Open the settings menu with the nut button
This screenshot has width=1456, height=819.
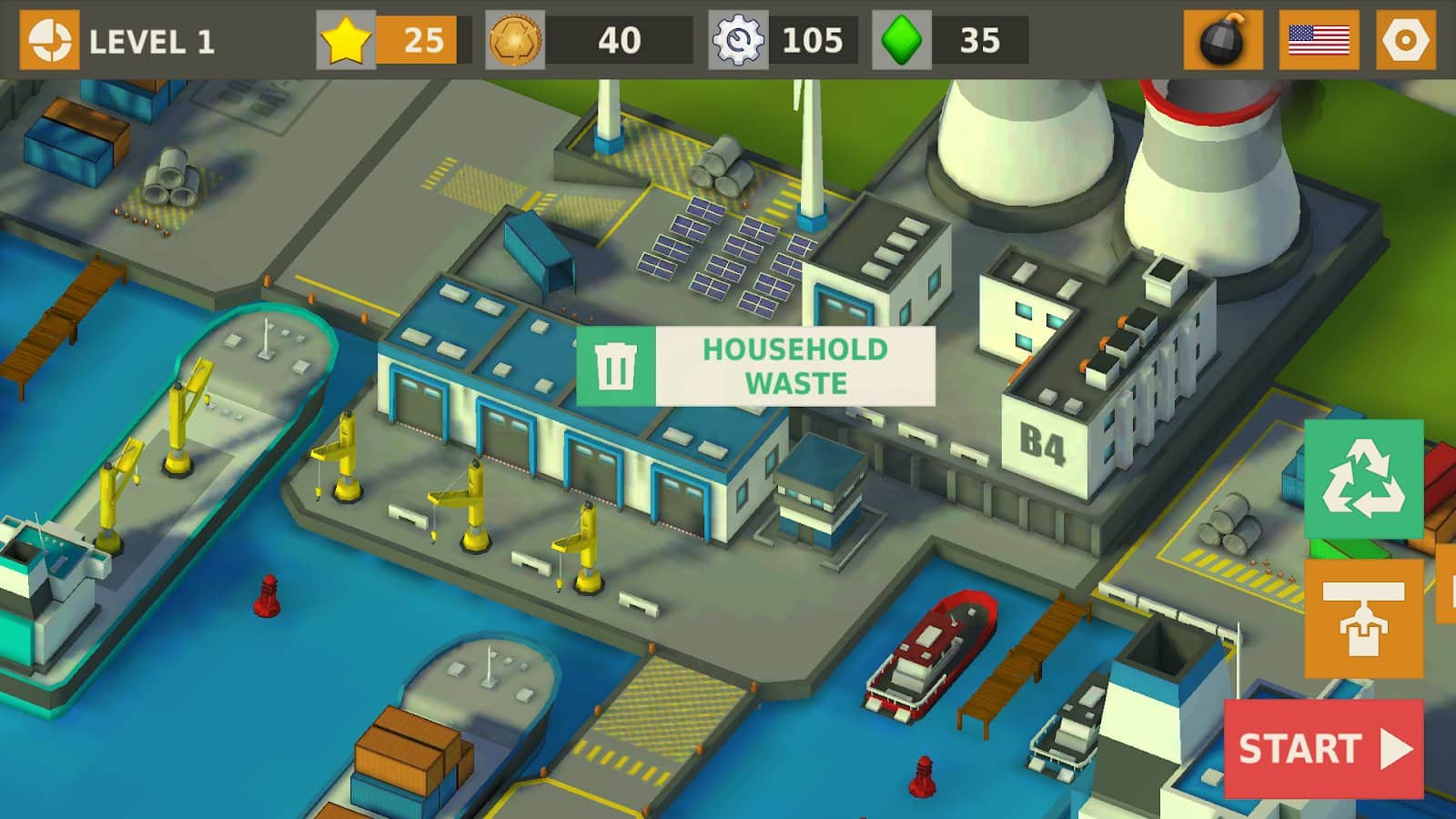[x=1406, y=38]
